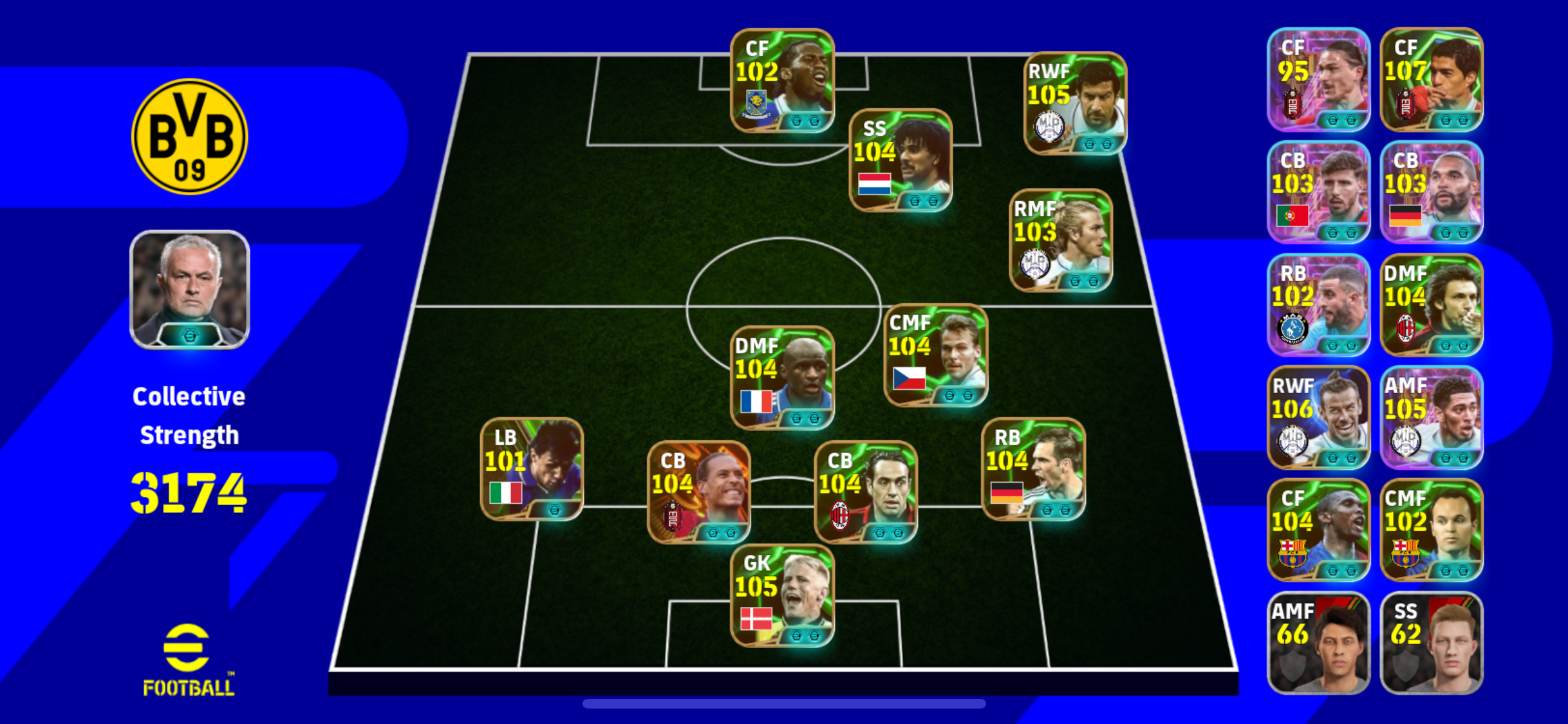1568x724 pixels.
Task: Choose the GK 105 goalkeeper card
Action: click(782, 595)
